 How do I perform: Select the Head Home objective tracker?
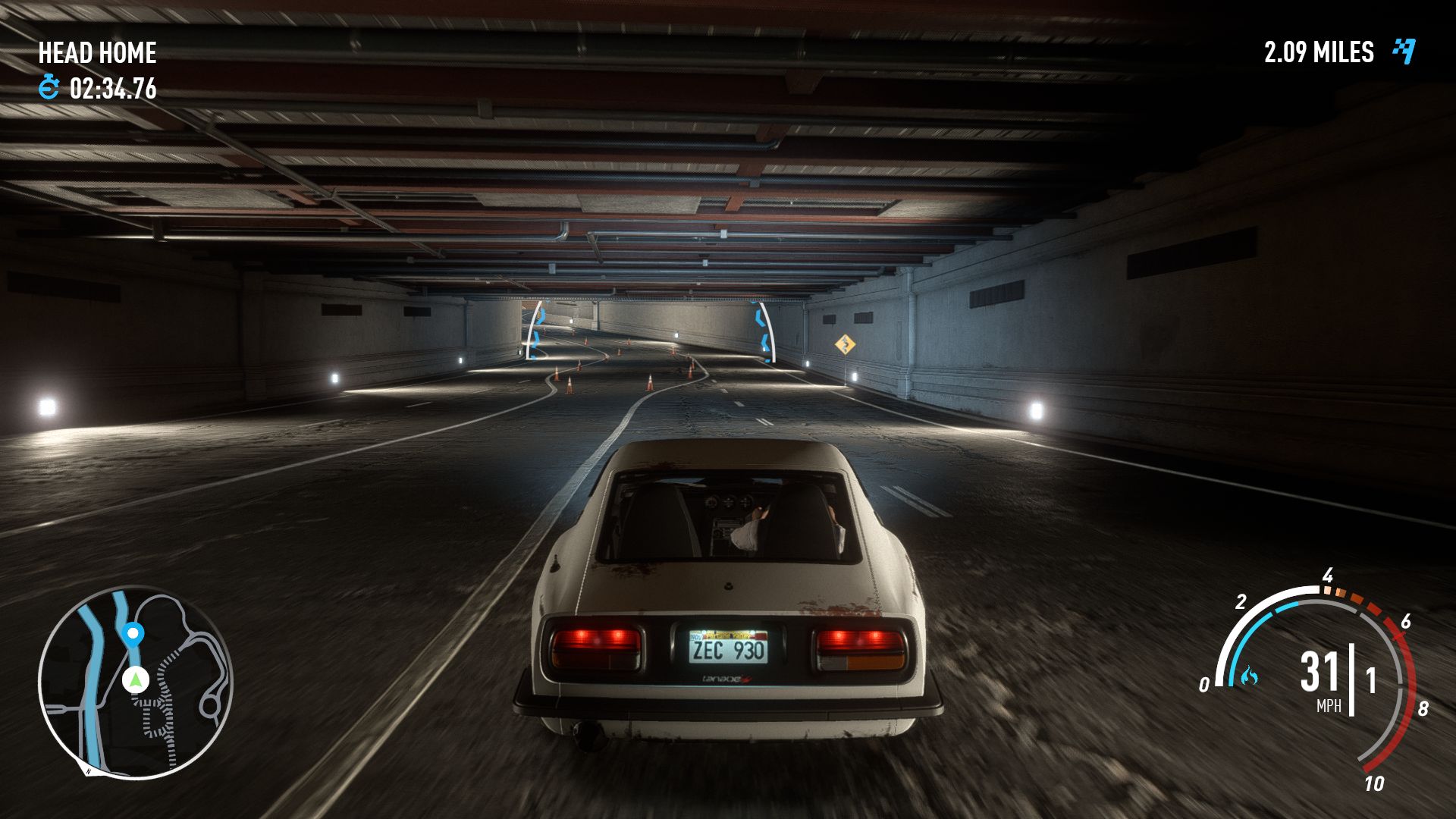click(97, 53)
